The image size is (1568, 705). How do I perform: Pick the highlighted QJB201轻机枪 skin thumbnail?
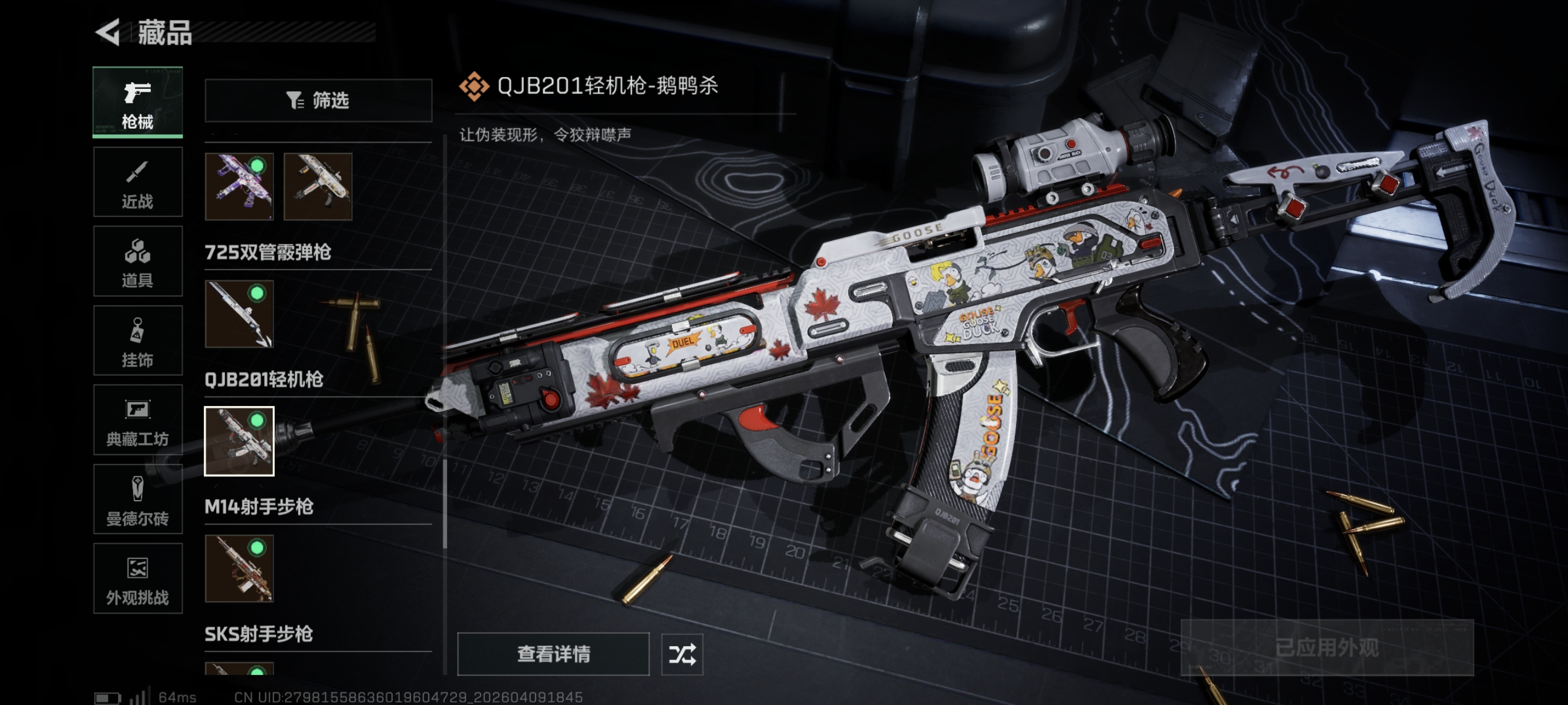click(239, 441)
